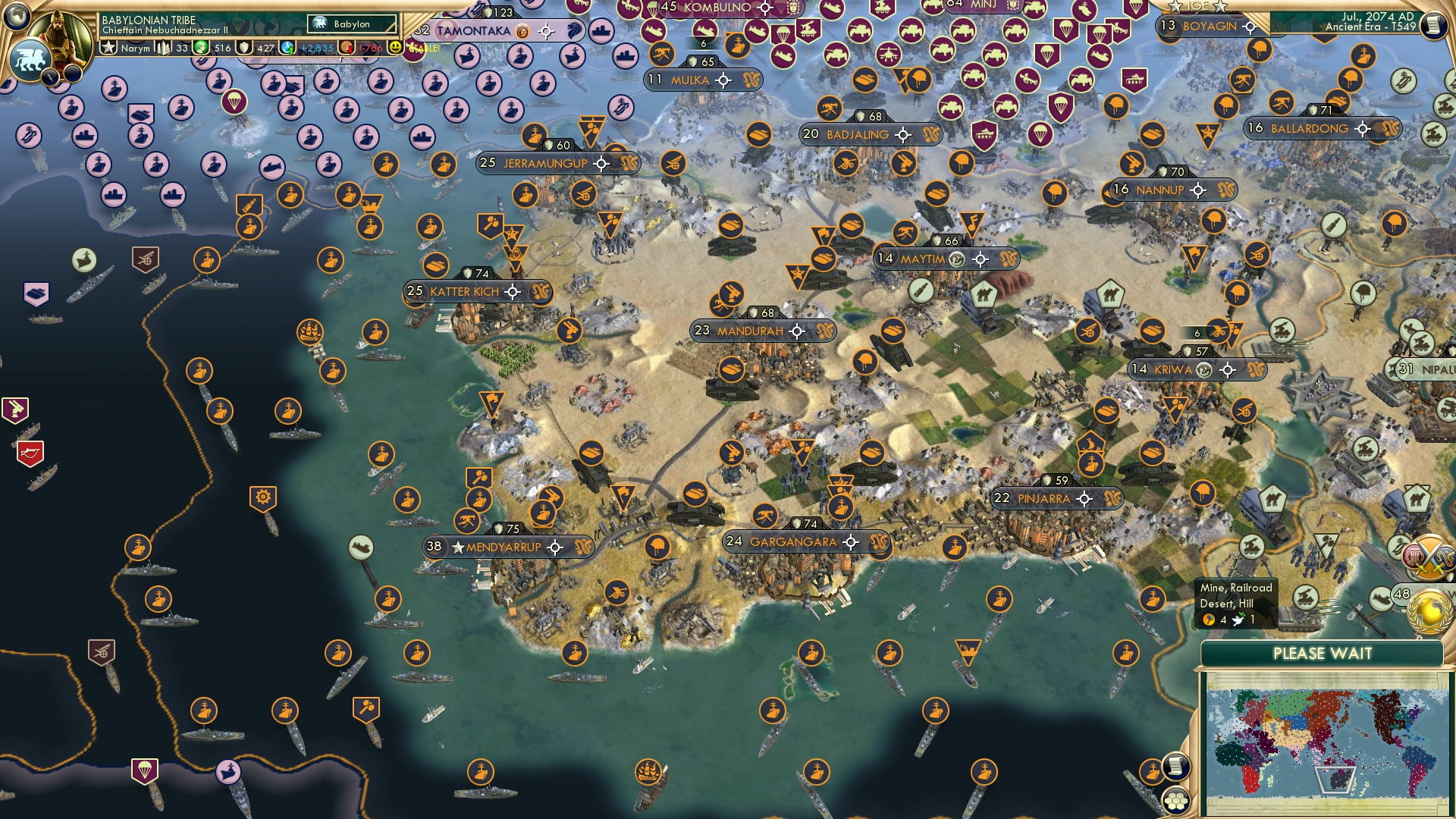Click the golden-age star beside Narym

108,47
